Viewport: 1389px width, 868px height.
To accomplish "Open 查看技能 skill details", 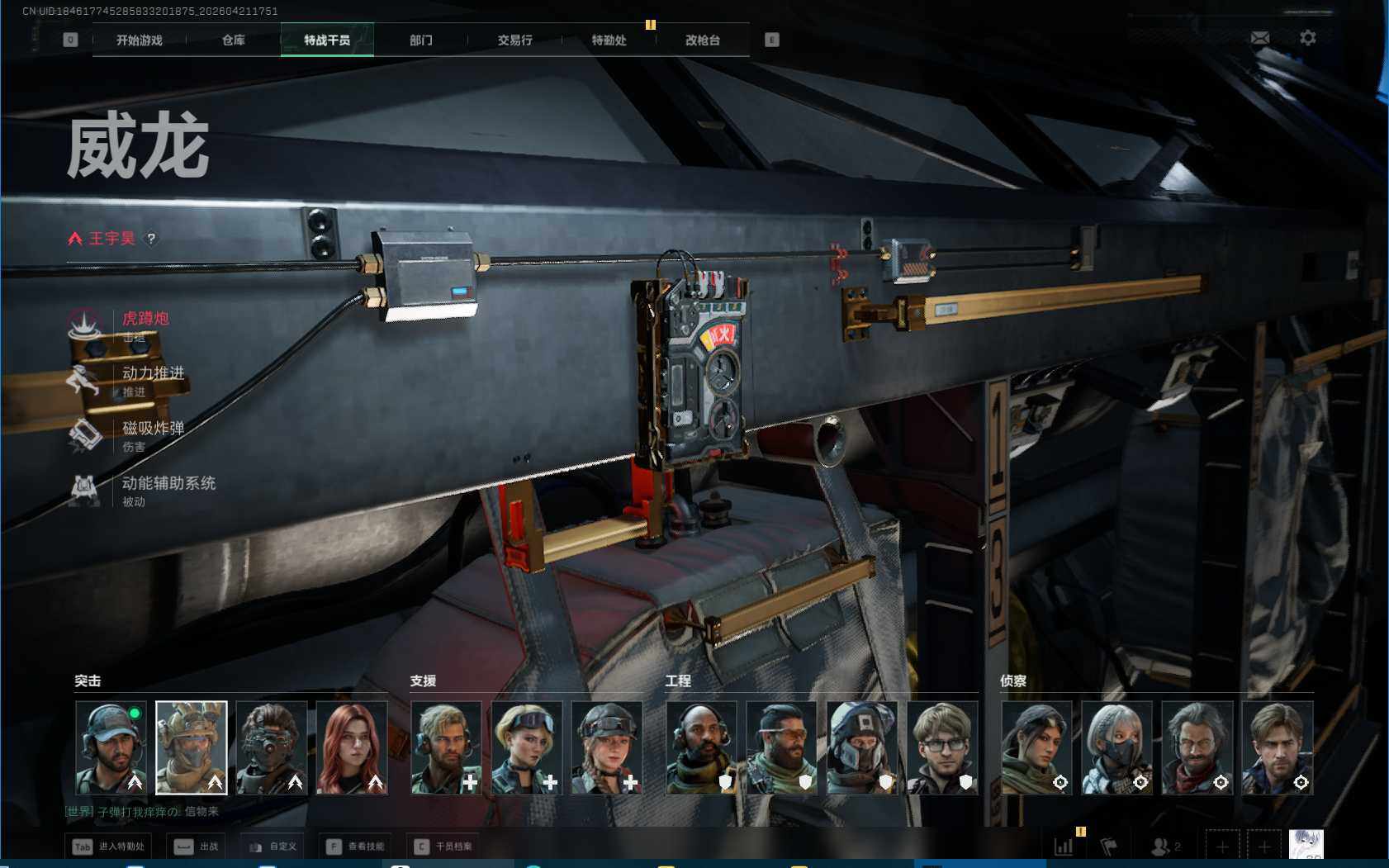I will click(356, 847).
